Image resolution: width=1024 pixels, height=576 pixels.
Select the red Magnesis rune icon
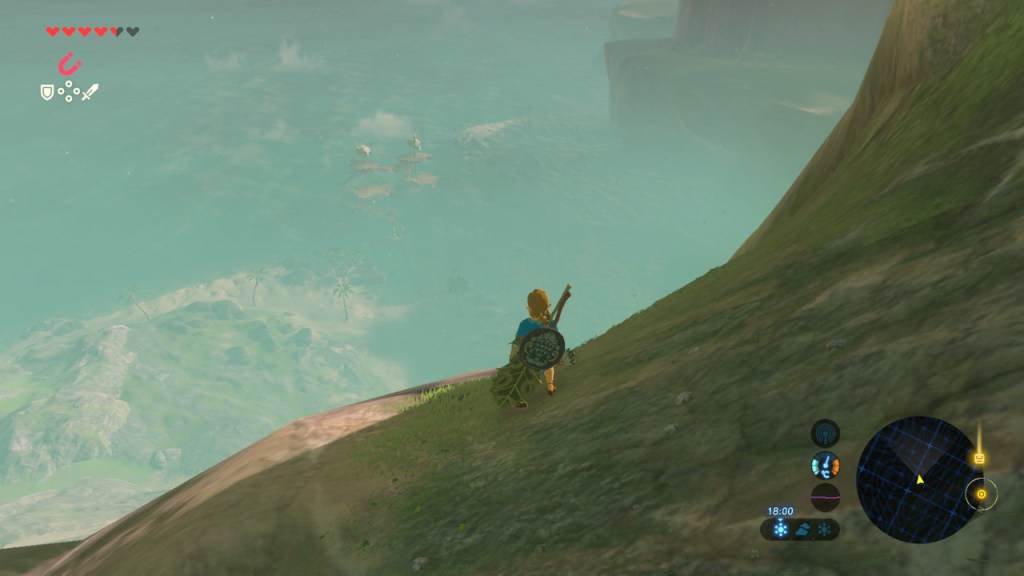[69, 65]
